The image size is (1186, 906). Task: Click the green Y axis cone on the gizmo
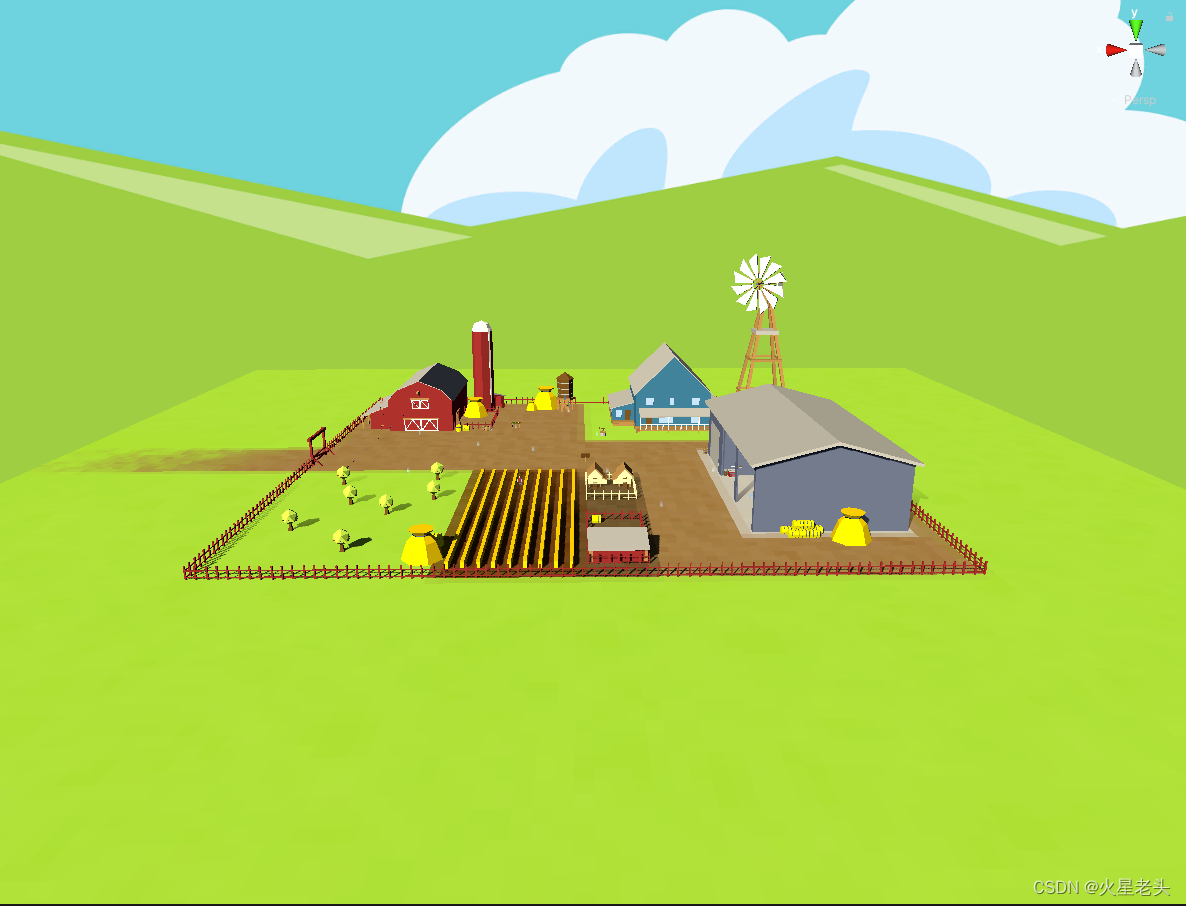tap(1135, 29)
